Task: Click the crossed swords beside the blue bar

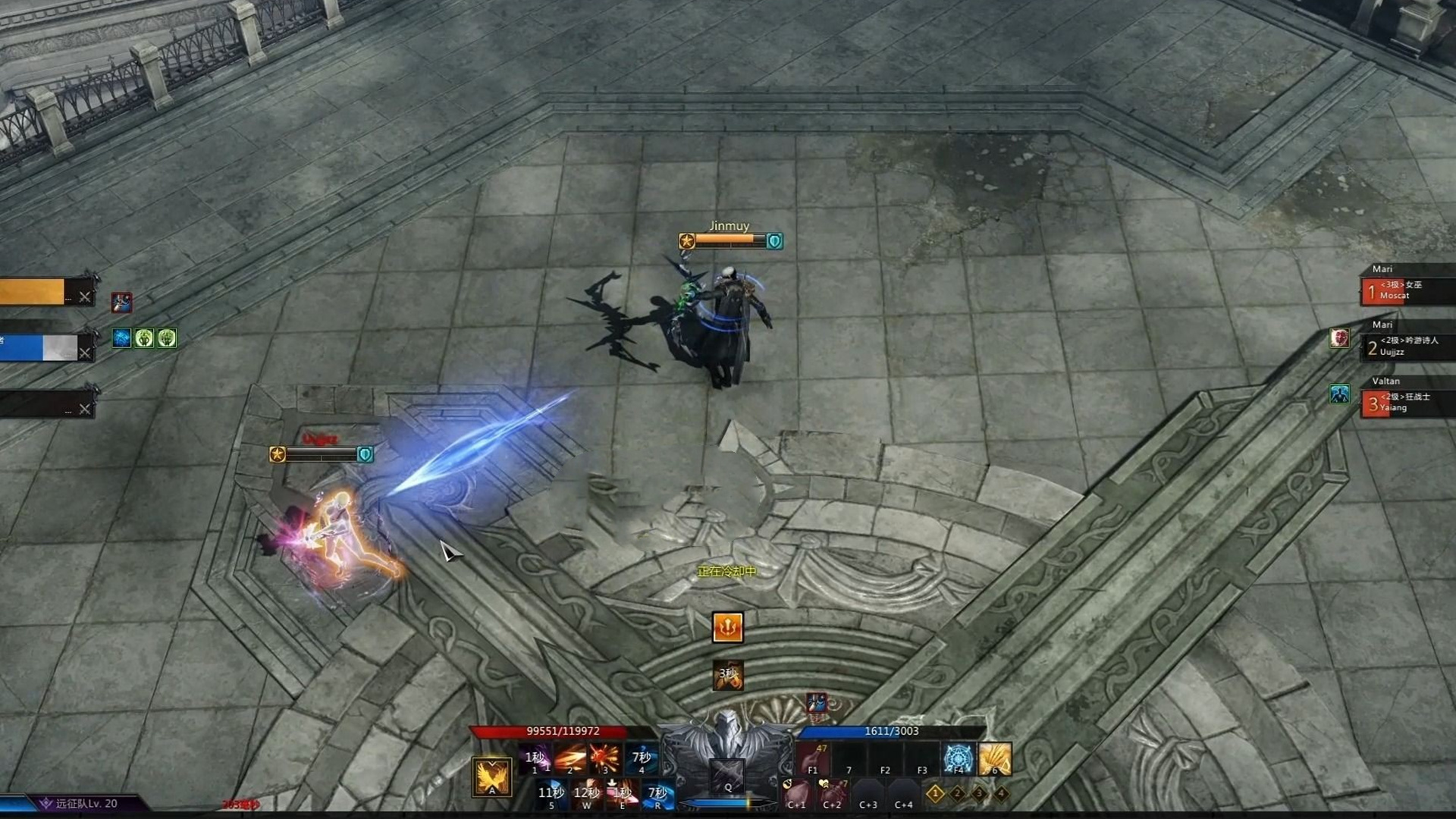Action: pos(84,353)
